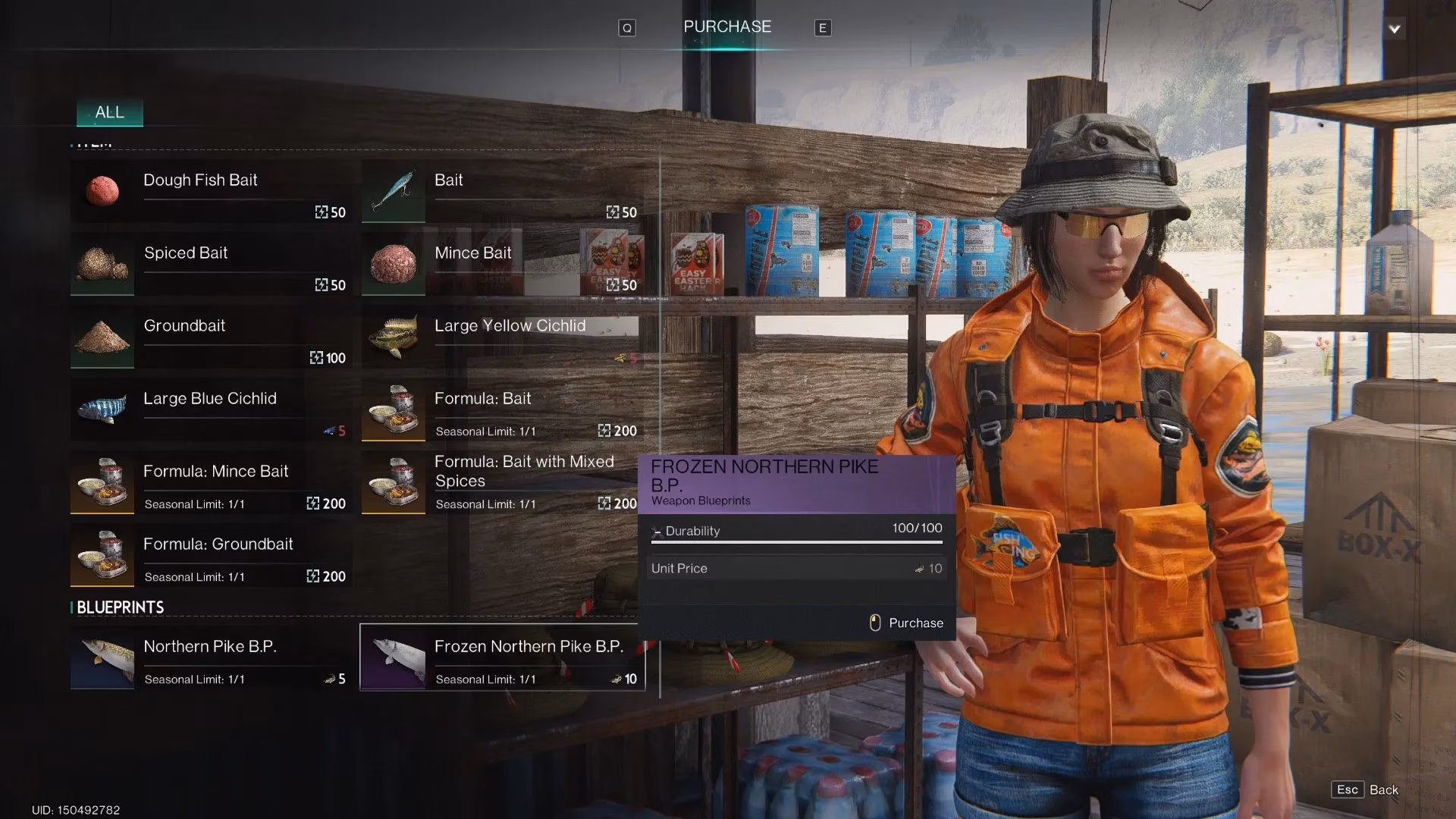Open the top-right dropdown arrow

1394,29
